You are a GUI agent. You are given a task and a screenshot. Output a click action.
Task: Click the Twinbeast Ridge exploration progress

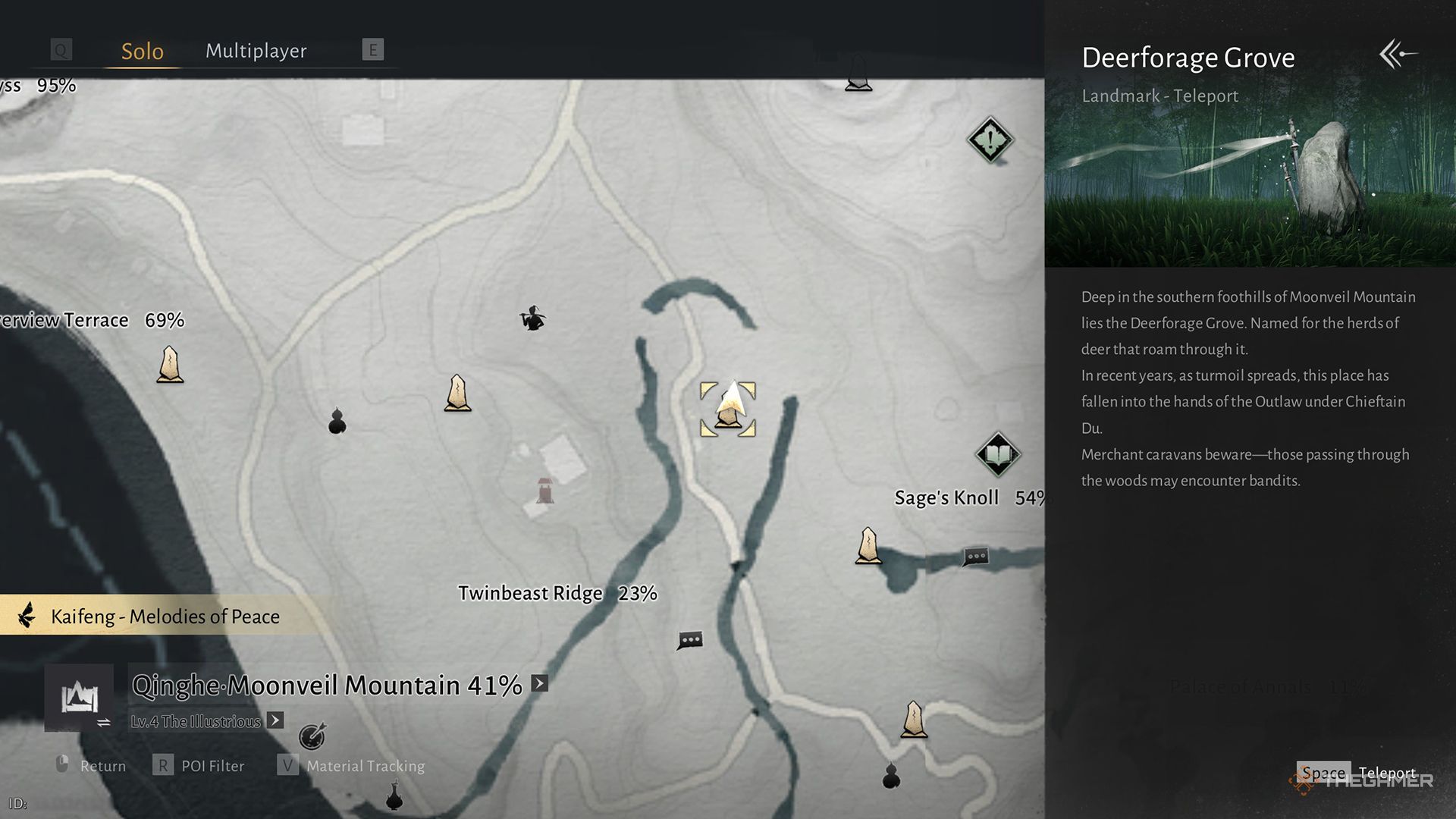[x=638, y=594]
